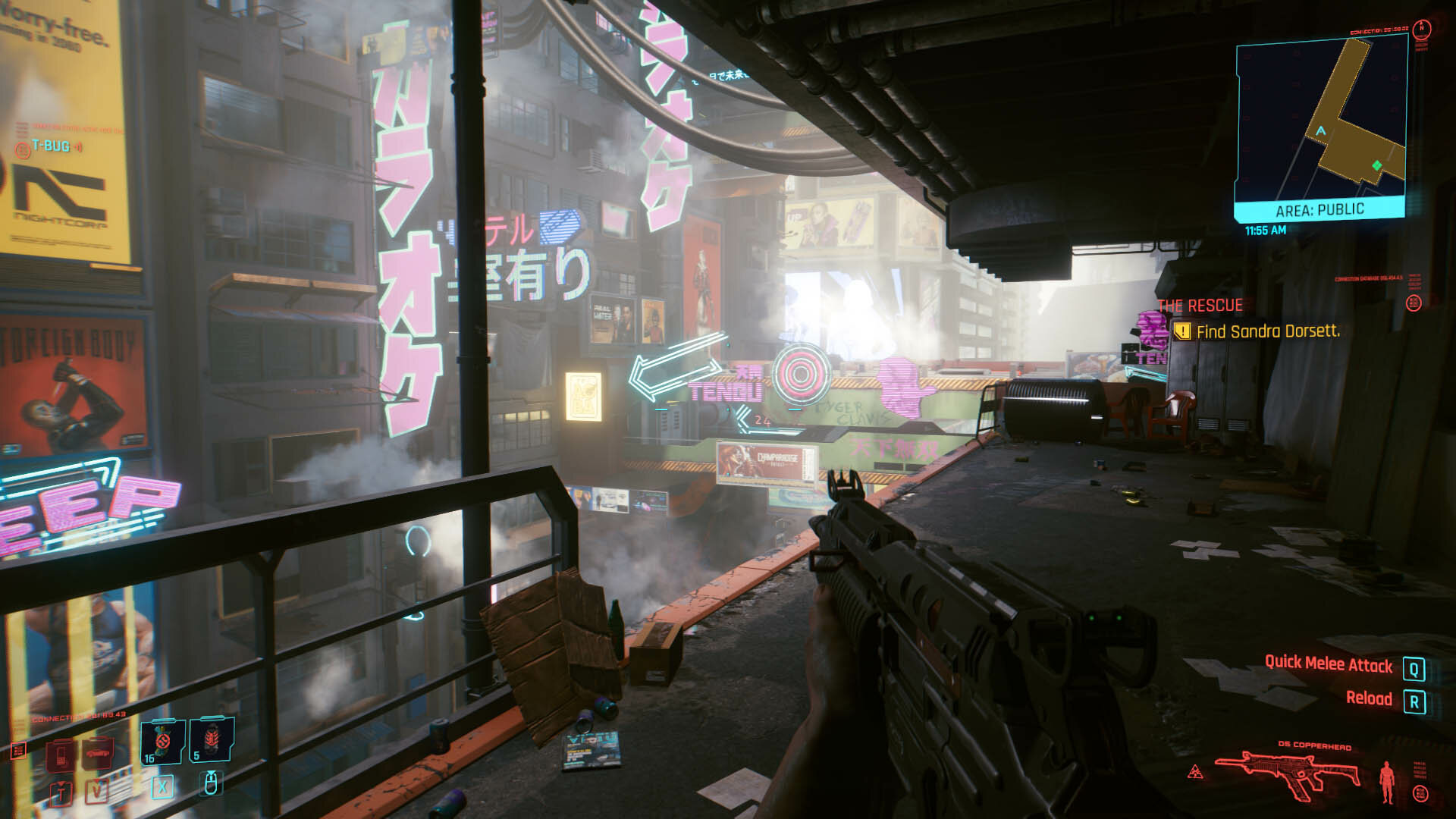The width and height of the screenshot is (1456, 819).
Task: Select the grenade slot with 5
Action: point(211,740)
